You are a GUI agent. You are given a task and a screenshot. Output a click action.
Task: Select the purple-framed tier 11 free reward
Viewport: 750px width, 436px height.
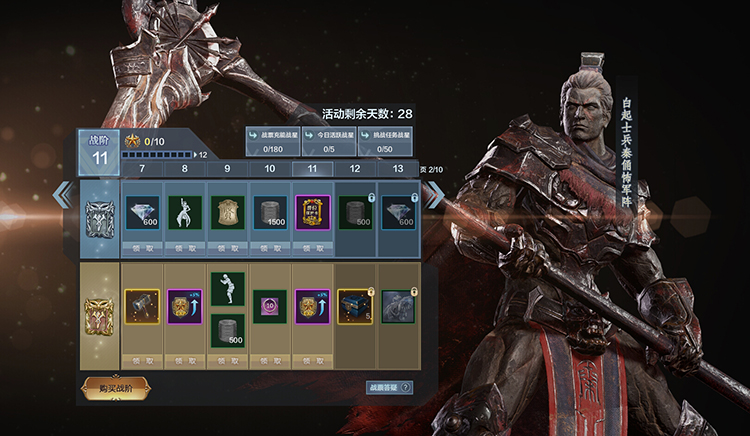coord(312,213)
